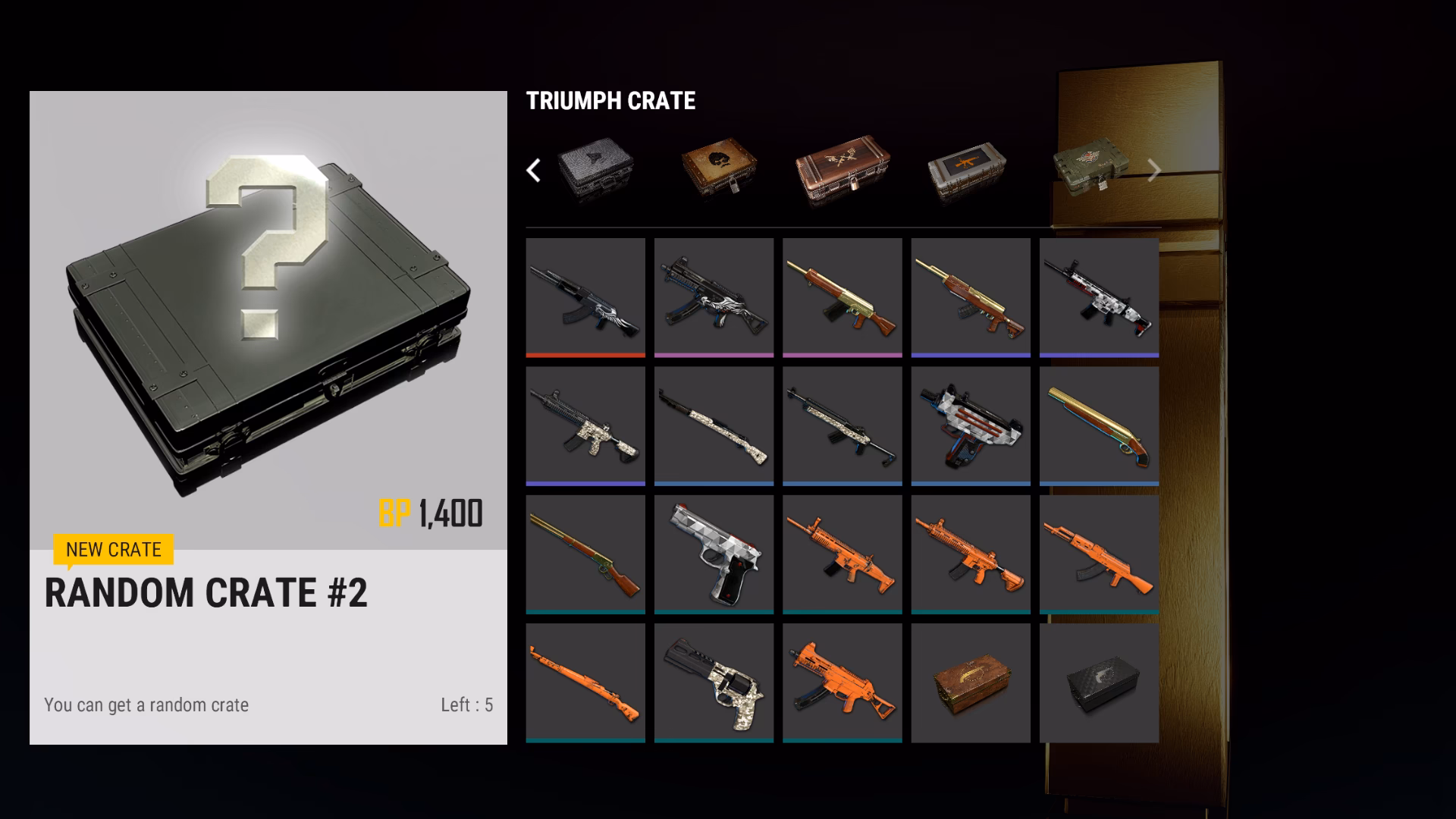Open the brown box with golden pistol lid
The height and width of the screenshot is (819, 1456).
[x=971, y=681]
